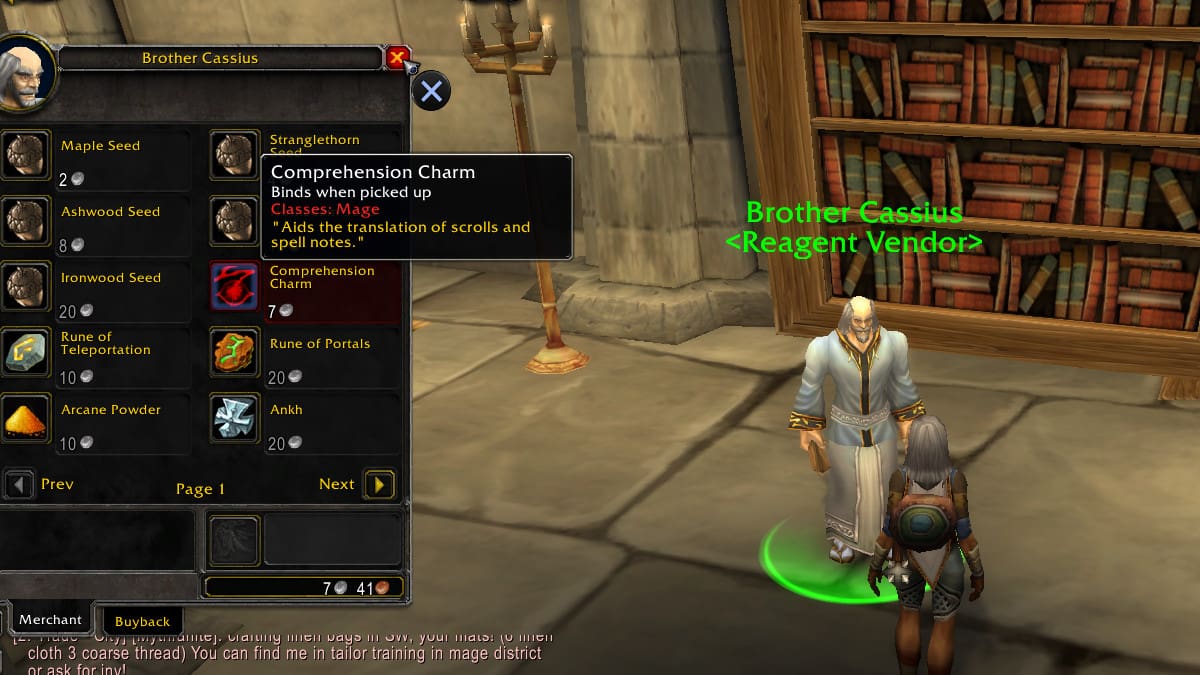Select the Merchant tab

[50, 620]
